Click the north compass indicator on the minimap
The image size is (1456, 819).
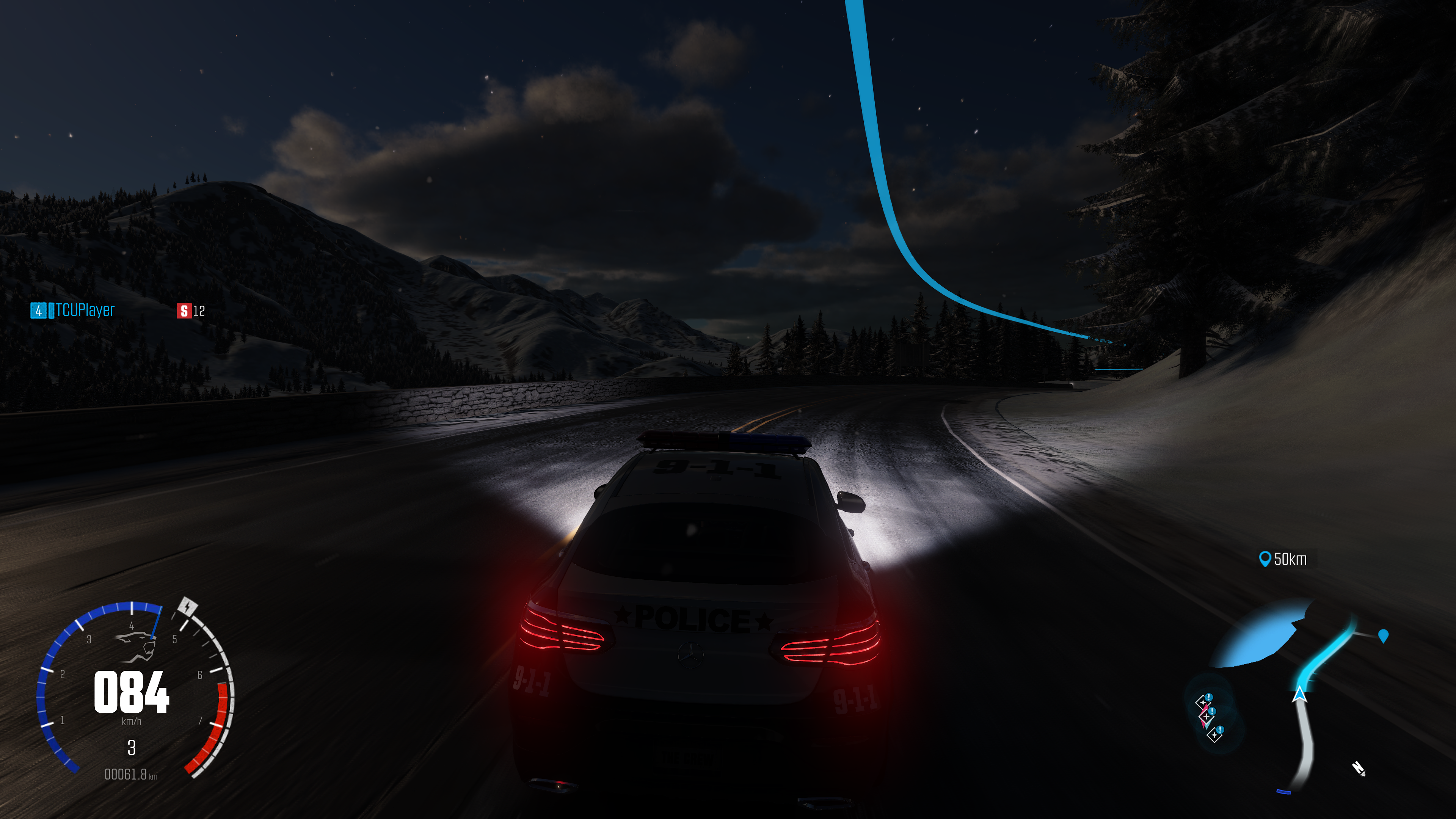[x=1358, y=769]
